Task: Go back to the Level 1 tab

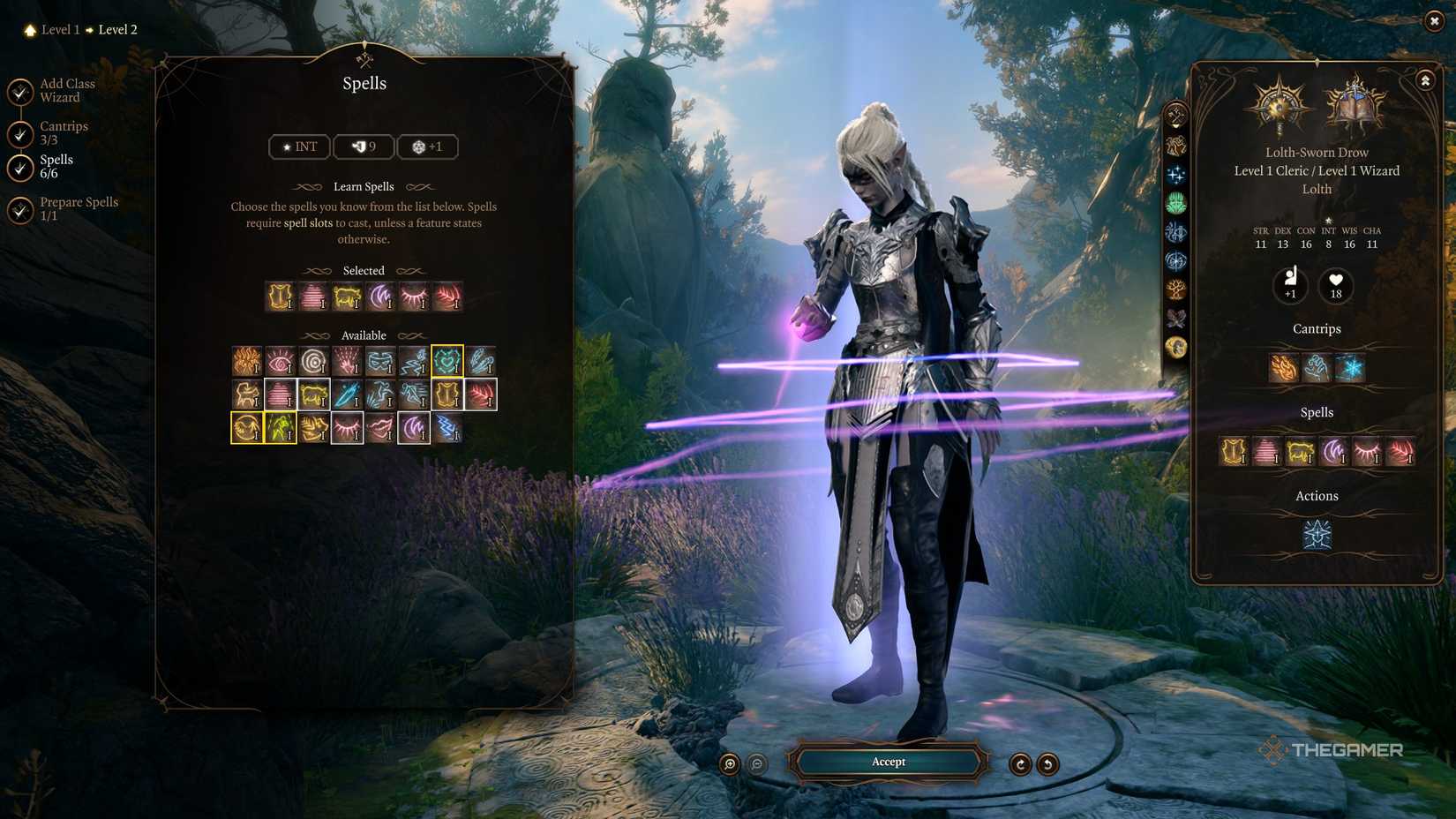Action: coord(60,29)
